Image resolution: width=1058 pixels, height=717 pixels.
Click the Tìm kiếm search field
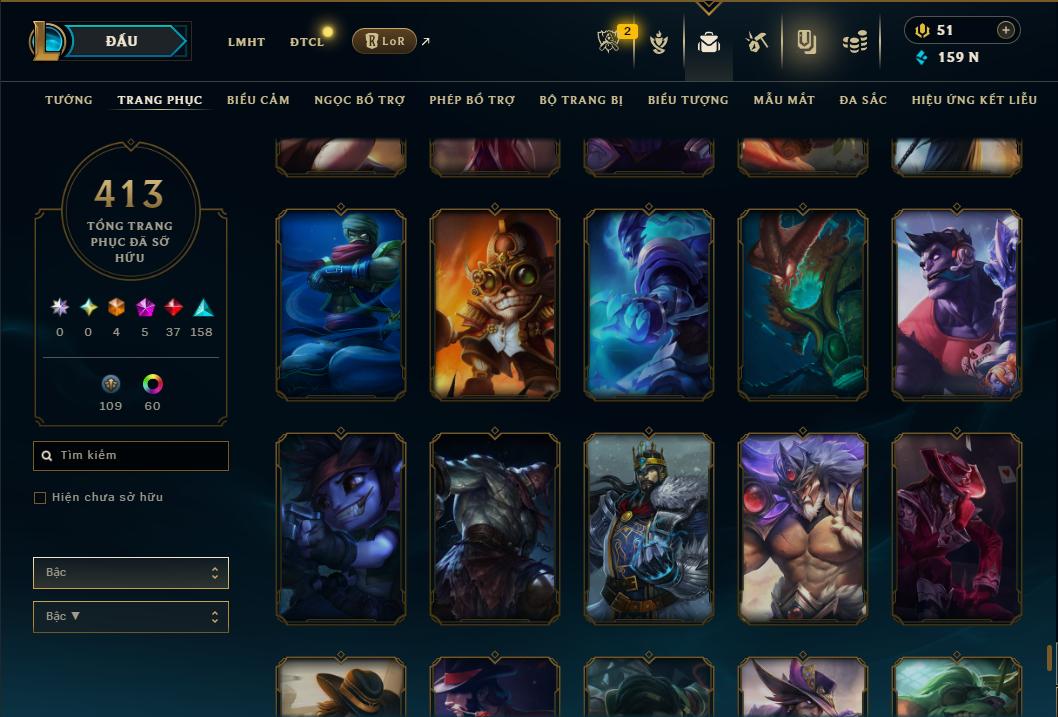(x=131, y=456)
